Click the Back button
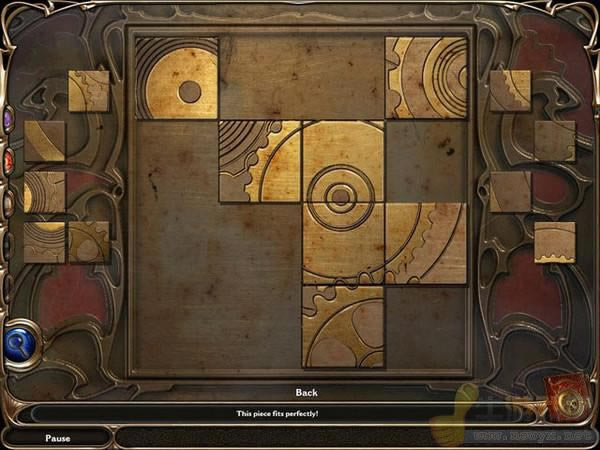Image resolution: width=600 pixels, height=450 pixels. [x=306, y=393]
